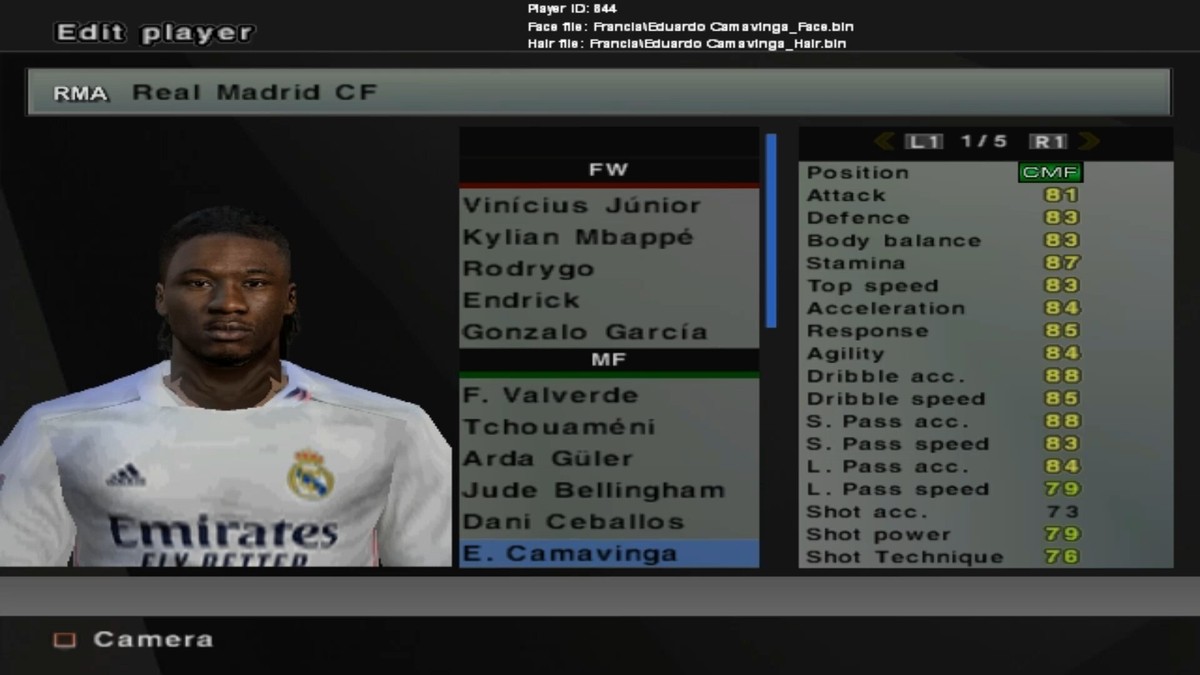Select Jude Bellingham from the midfielders
This screenshot has height=675, width=1200.
(593, 490)
